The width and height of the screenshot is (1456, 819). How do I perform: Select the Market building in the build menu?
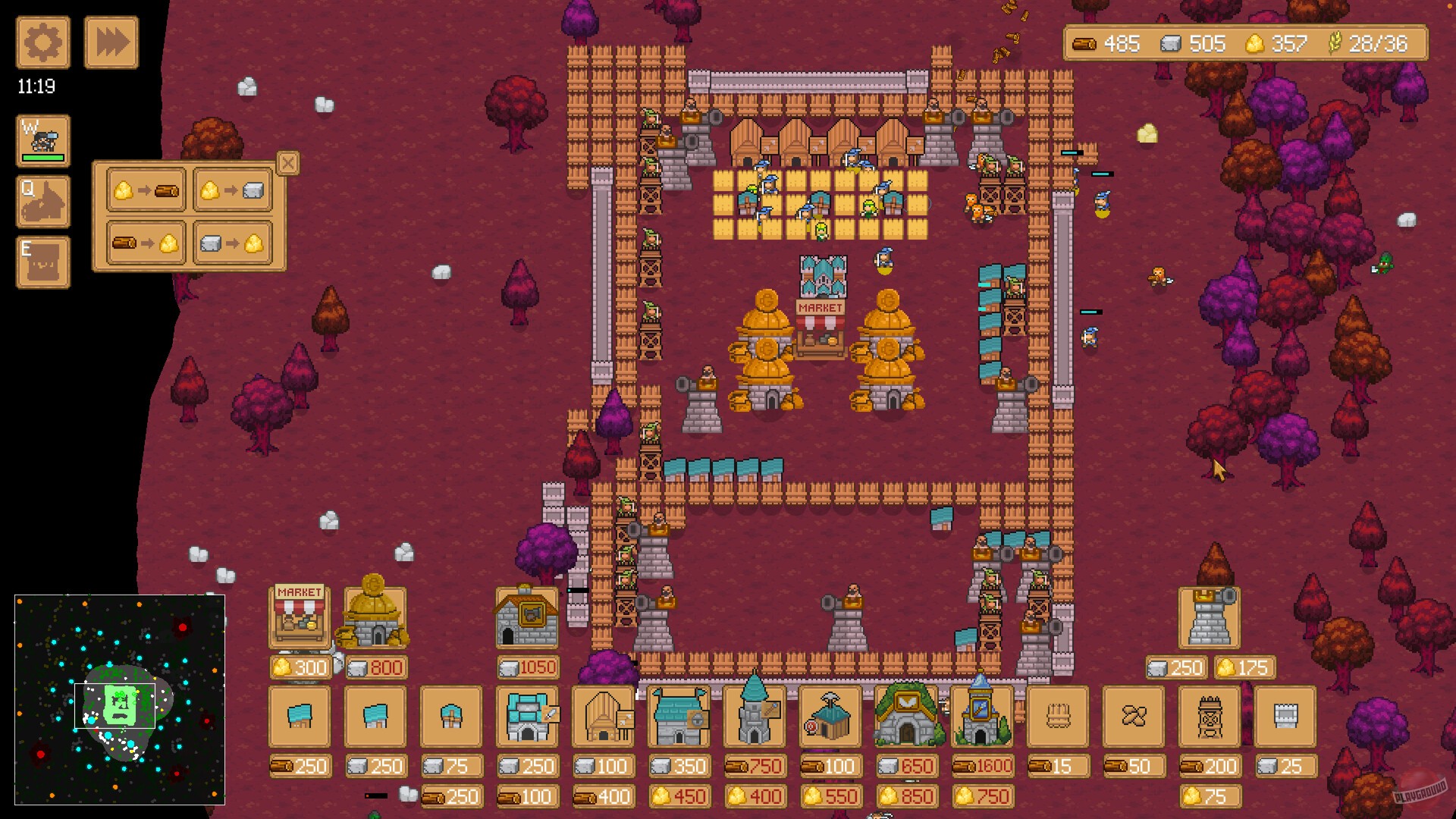(x=299, y=614)
